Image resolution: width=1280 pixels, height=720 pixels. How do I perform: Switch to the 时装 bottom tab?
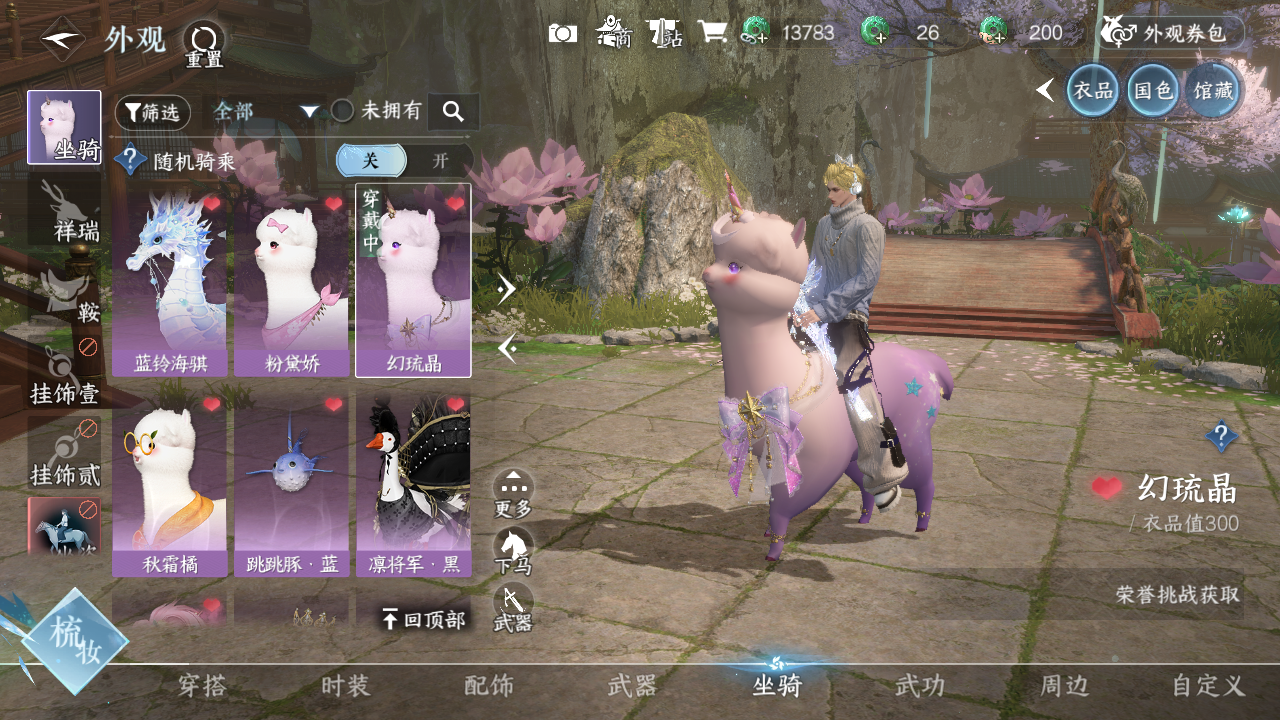point(346,686)
